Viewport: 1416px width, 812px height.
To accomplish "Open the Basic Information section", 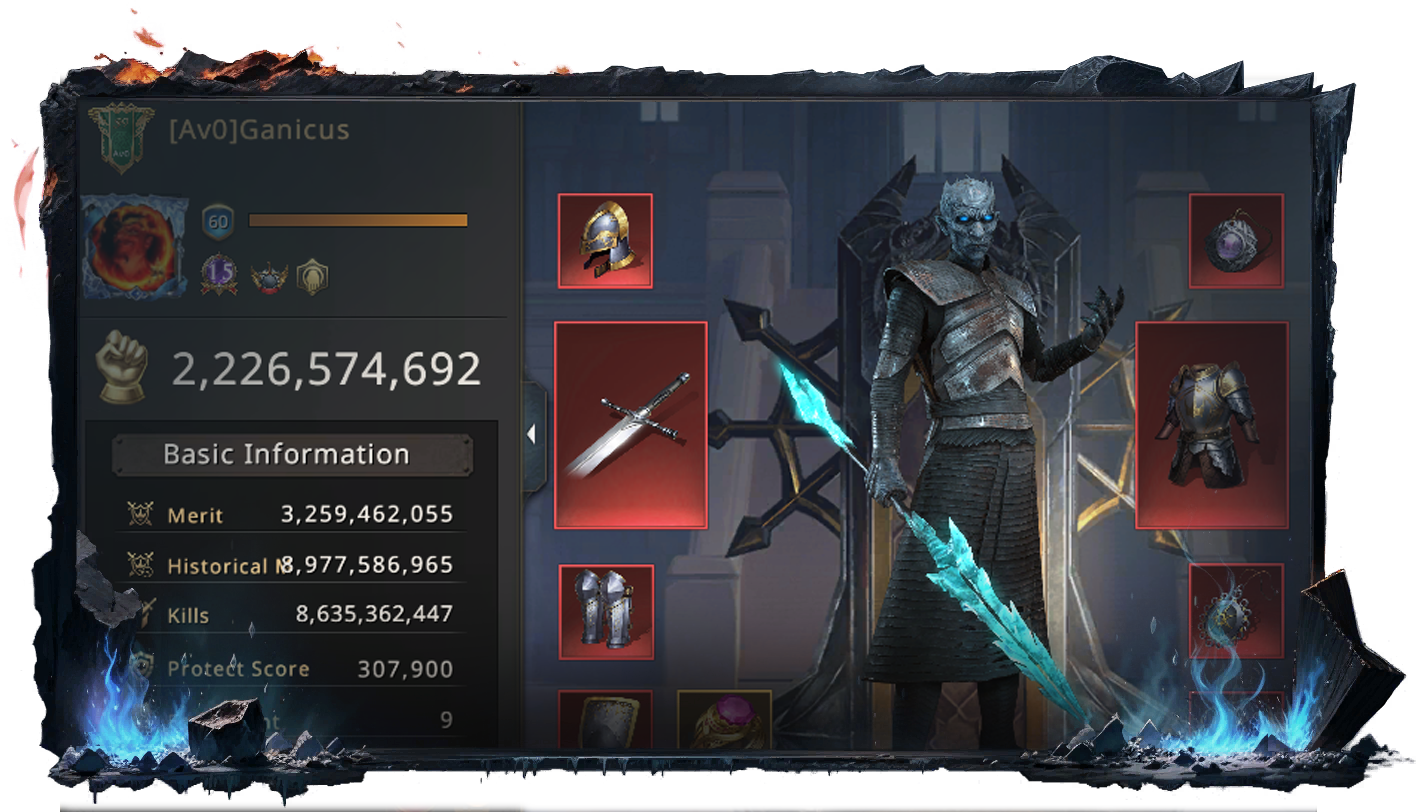I will tap(287, 455).
